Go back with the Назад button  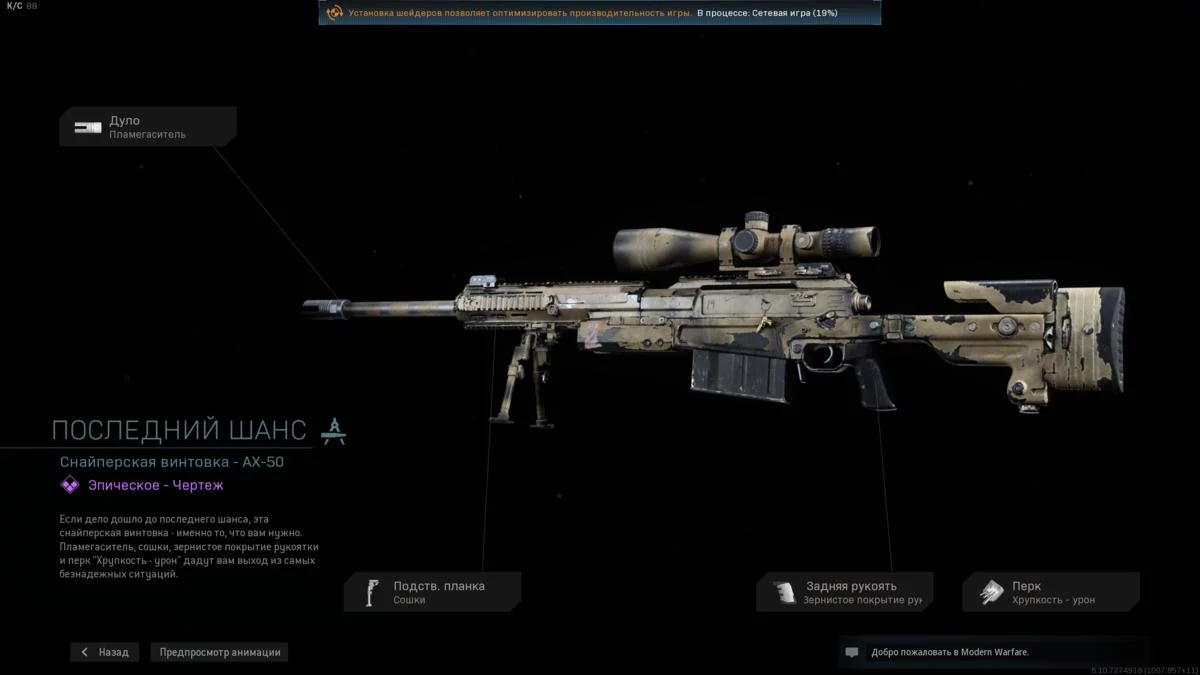click(x=105, y=652)
